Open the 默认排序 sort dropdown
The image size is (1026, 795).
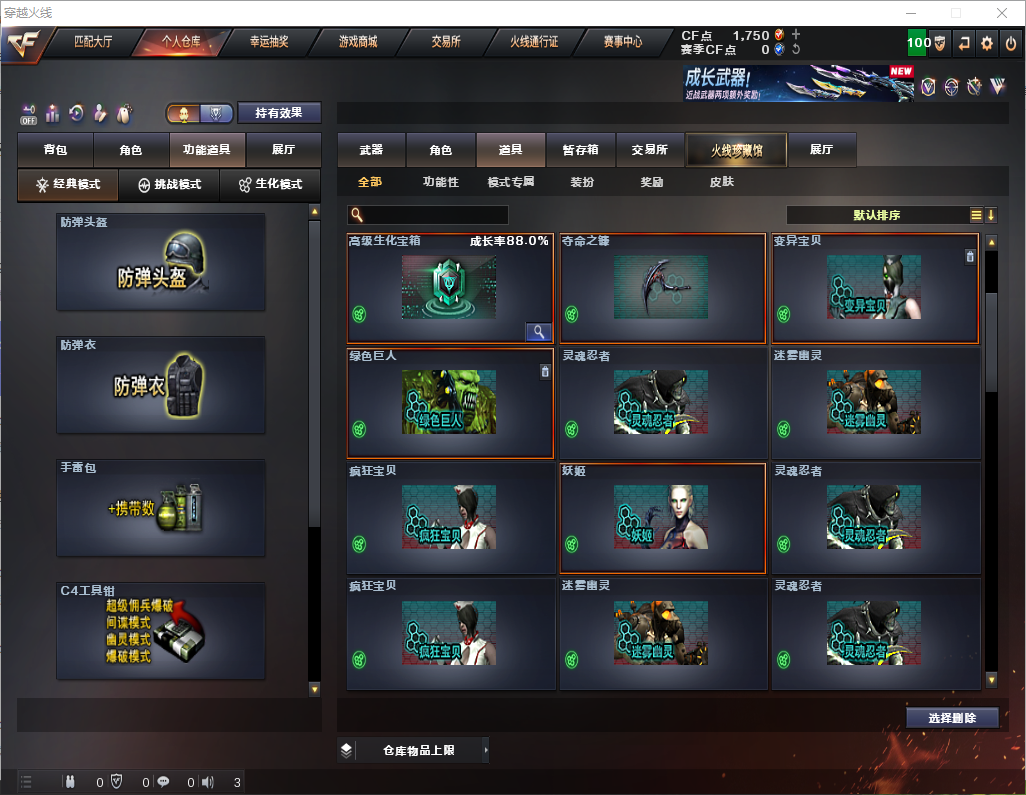[876, 215]
